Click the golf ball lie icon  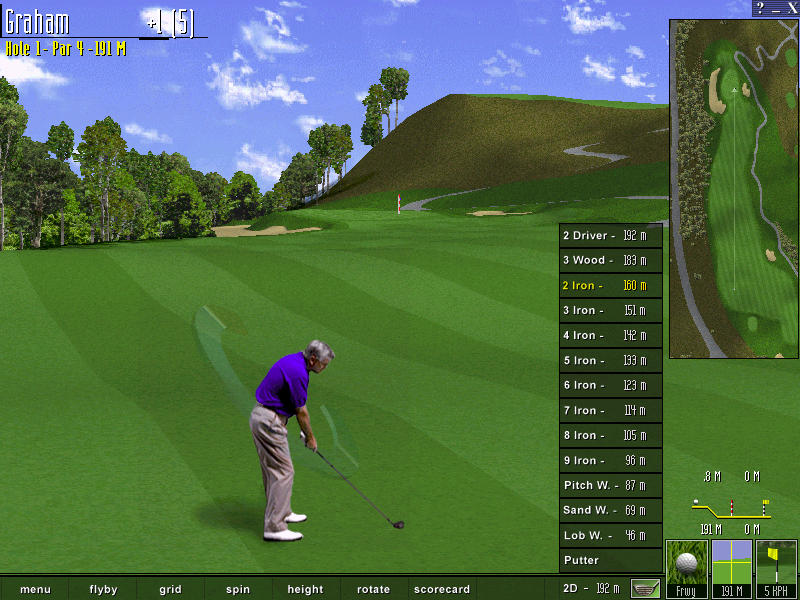tap(686, 568)
